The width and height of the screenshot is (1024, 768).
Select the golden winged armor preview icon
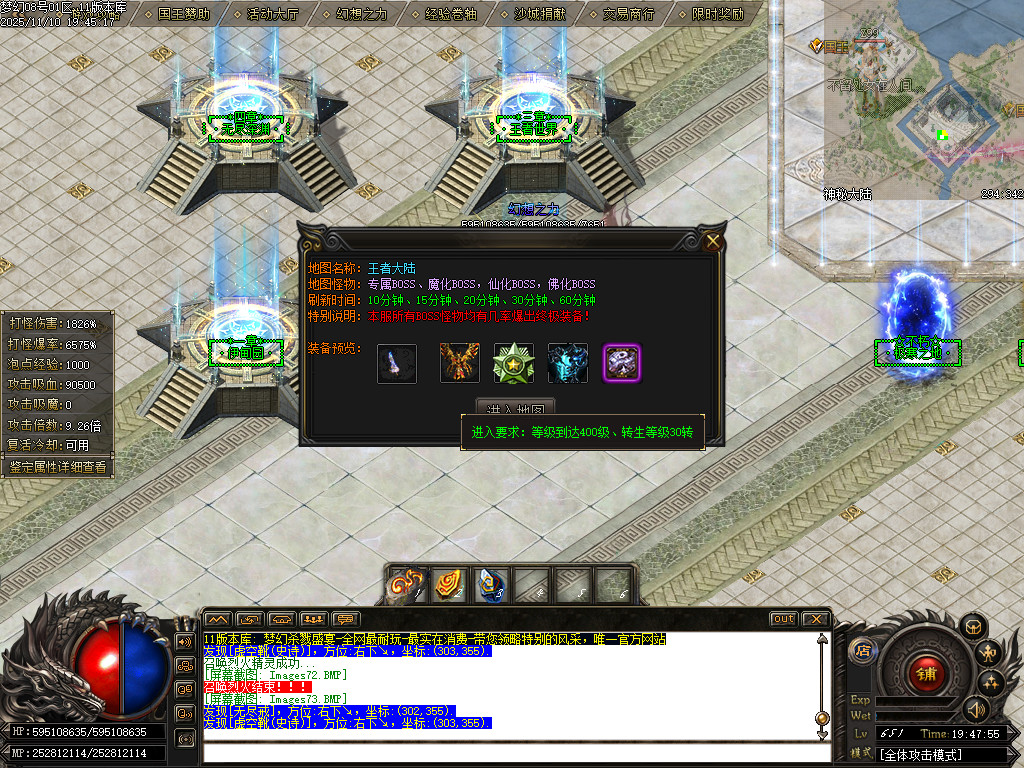[460, 363]
